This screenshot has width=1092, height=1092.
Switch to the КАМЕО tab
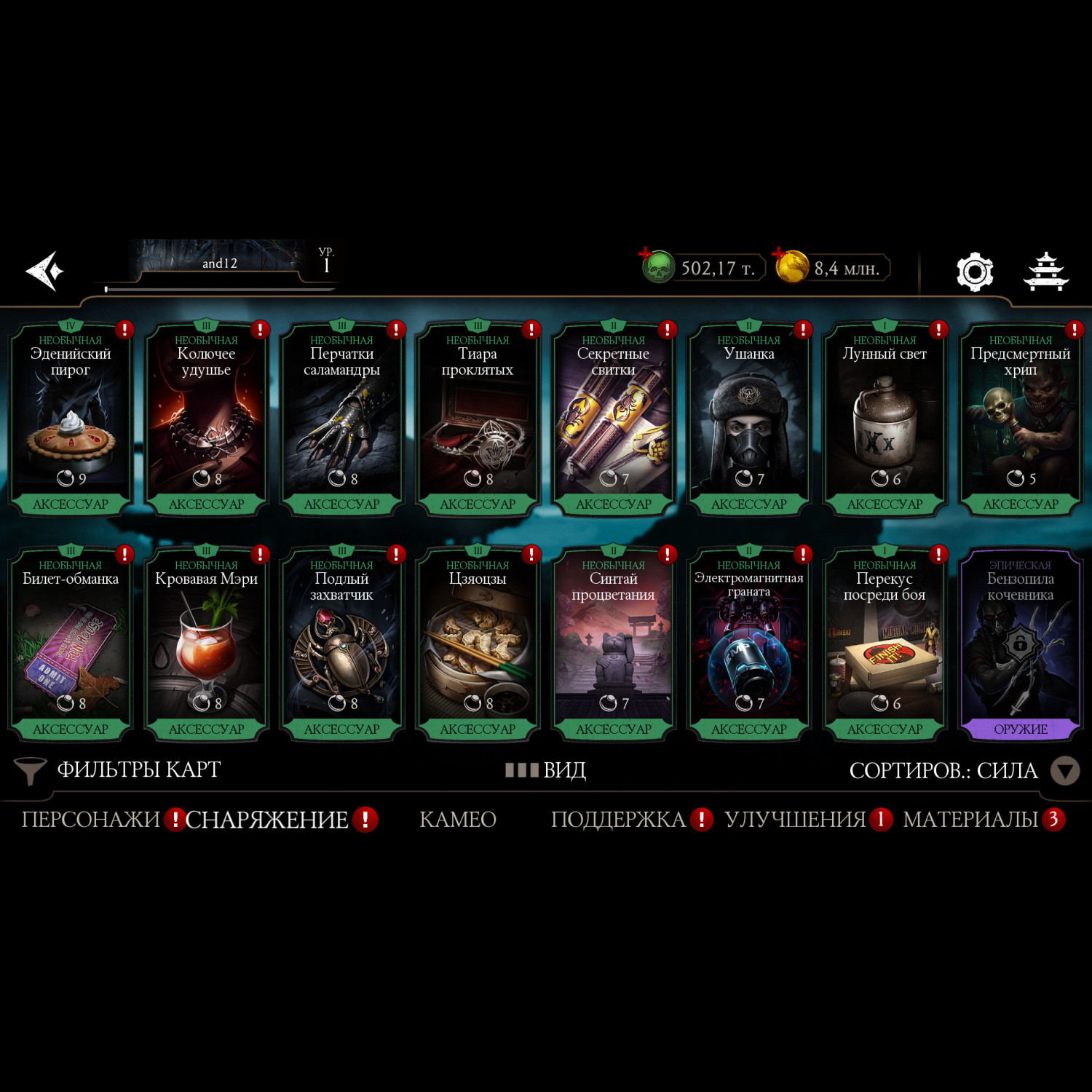[x=458, y=820]
